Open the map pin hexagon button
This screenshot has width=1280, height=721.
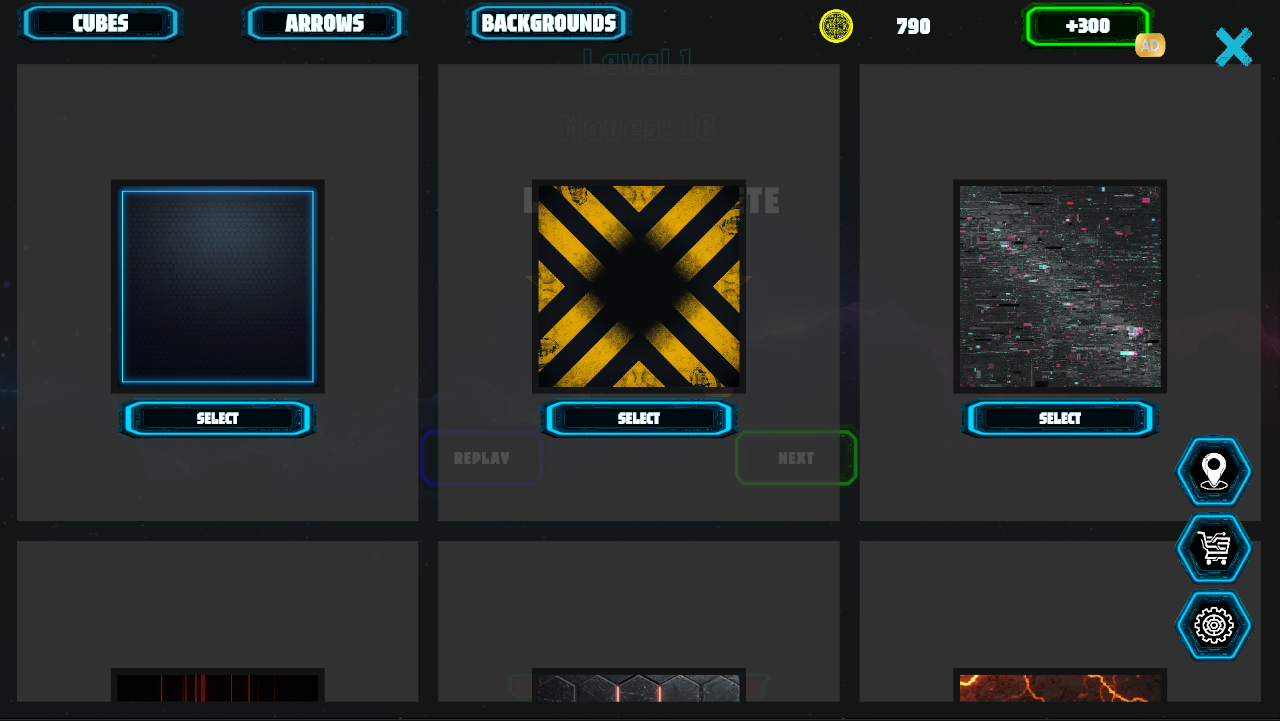(1213, 471)
